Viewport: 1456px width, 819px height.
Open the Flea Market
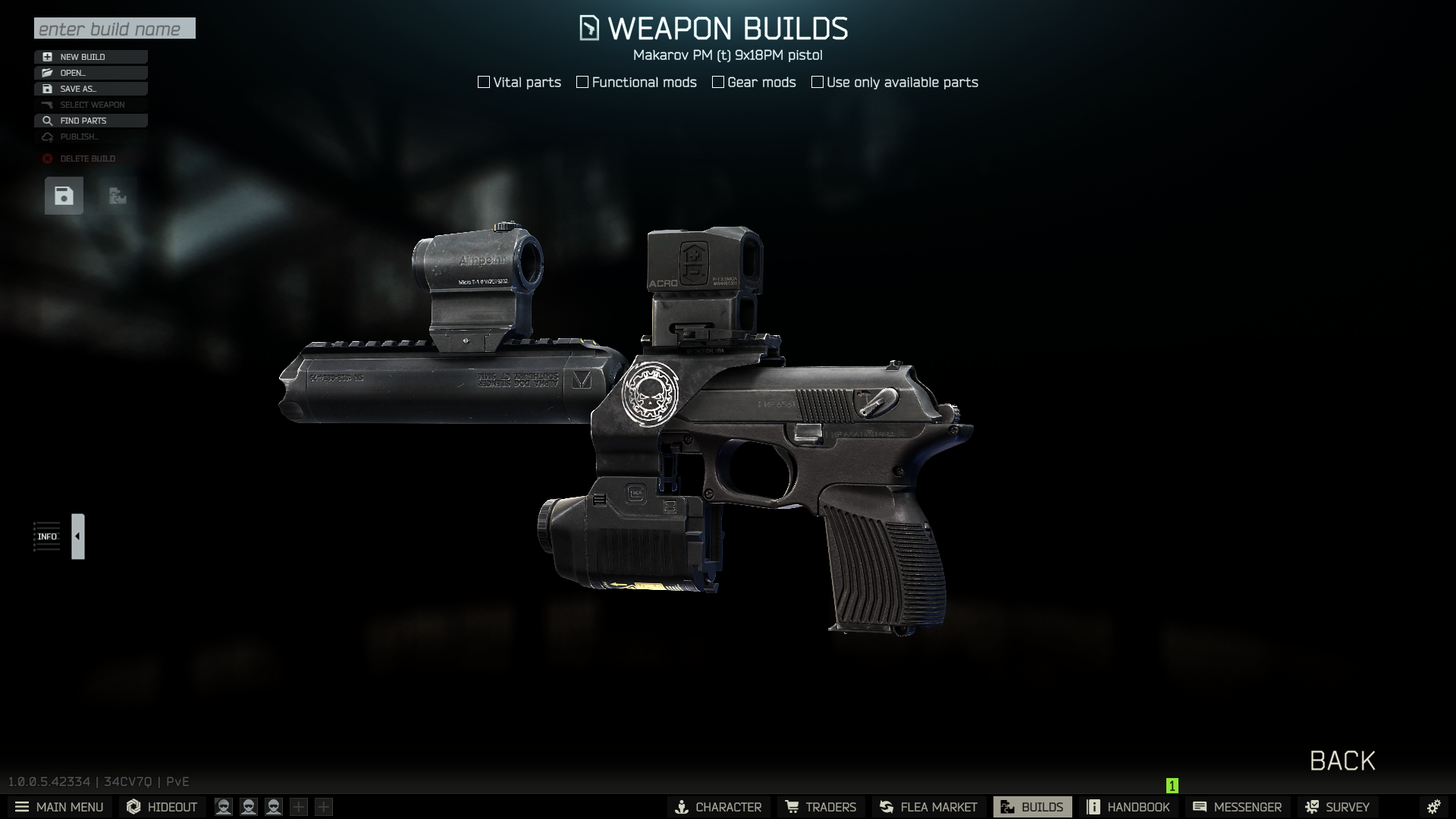[x=928, y=807]
